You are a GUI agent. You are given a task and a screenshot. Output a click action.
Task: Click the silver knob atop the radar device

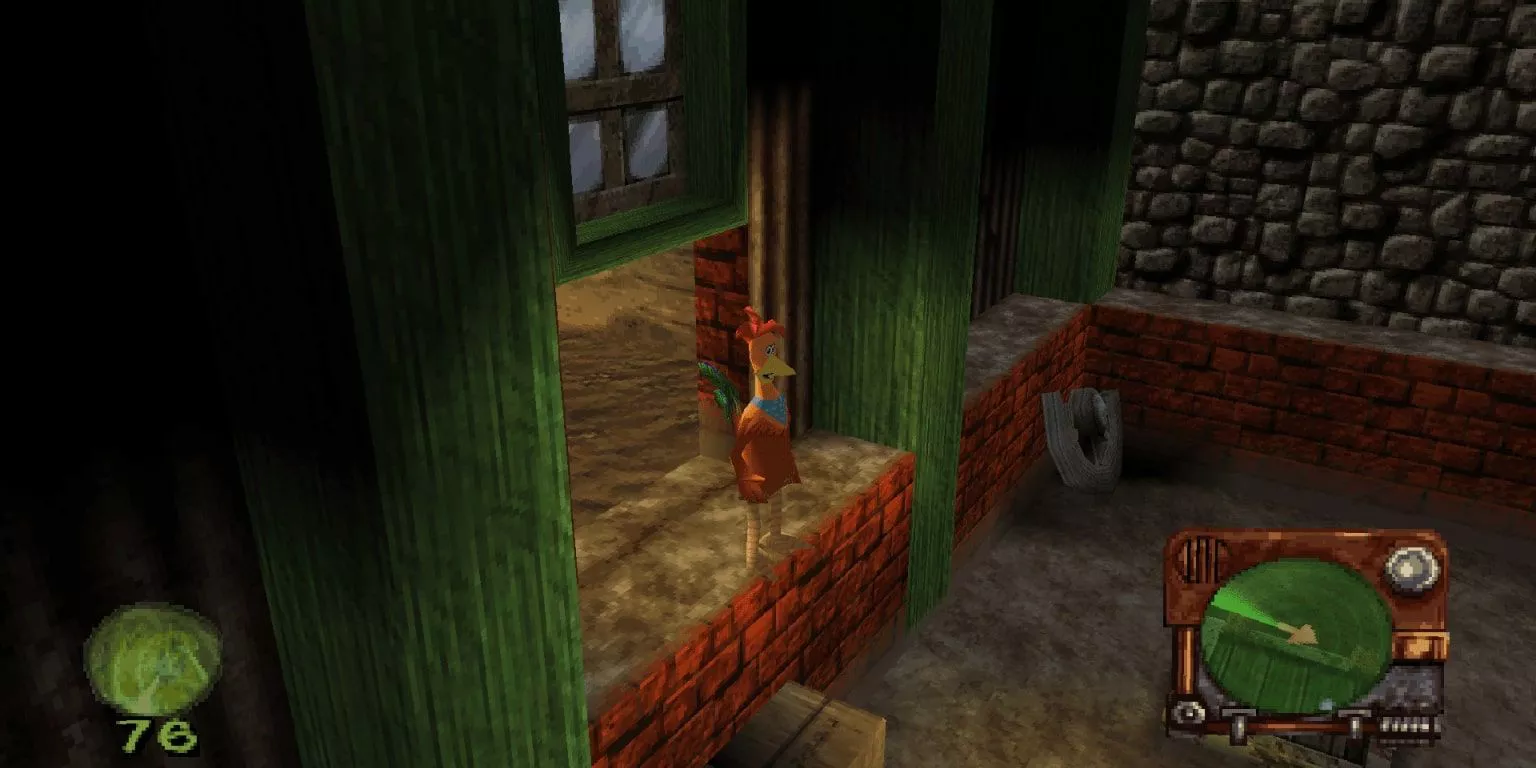(1412, 566)
